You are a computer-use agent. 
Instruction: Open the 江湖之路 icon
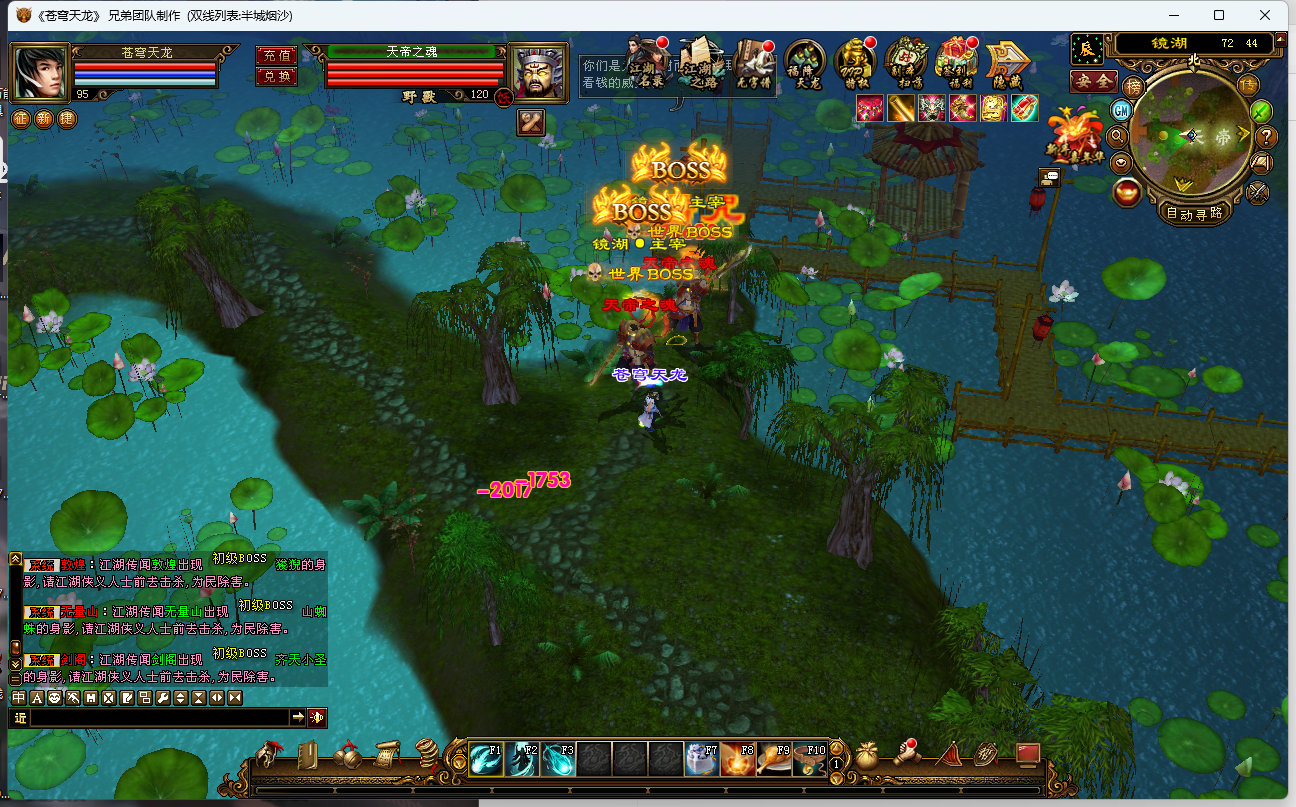[700, 62]
